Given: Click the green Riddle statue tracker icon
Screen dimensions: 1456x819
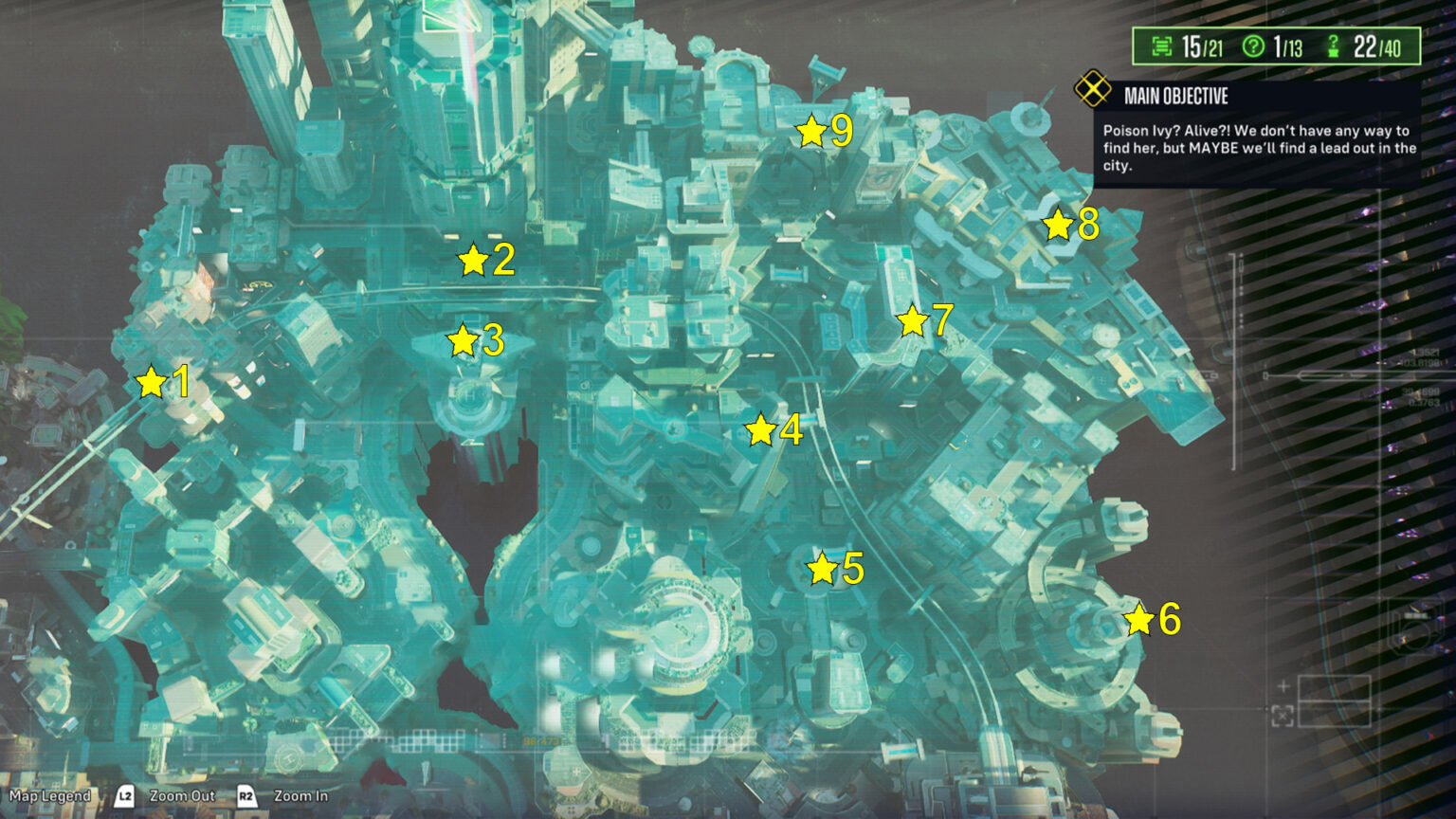Looking at the screenshot, I should coord(1334,46).
